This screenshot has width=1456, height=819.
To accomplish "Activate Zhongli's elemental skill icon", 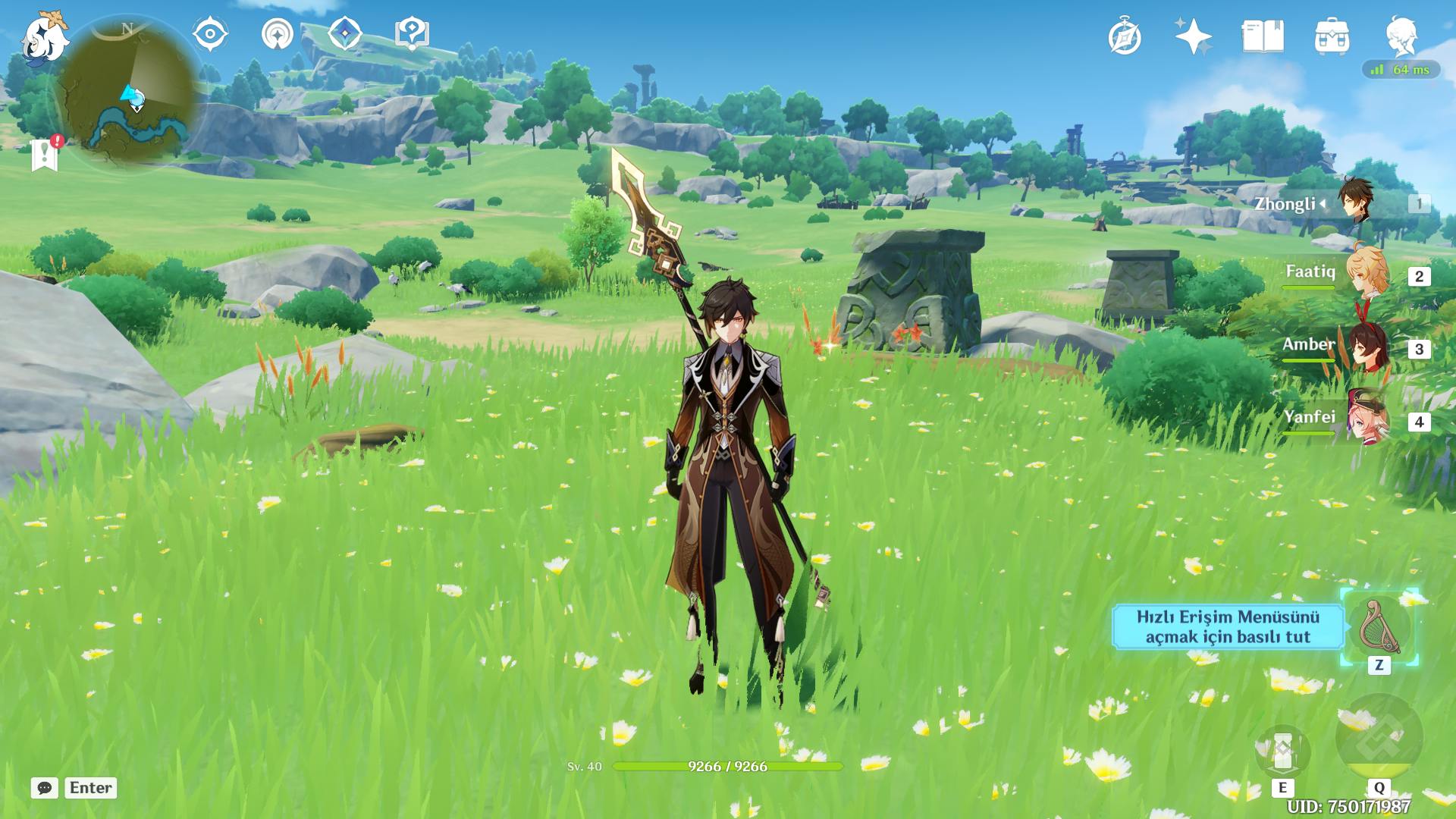I will point(1282,752).
